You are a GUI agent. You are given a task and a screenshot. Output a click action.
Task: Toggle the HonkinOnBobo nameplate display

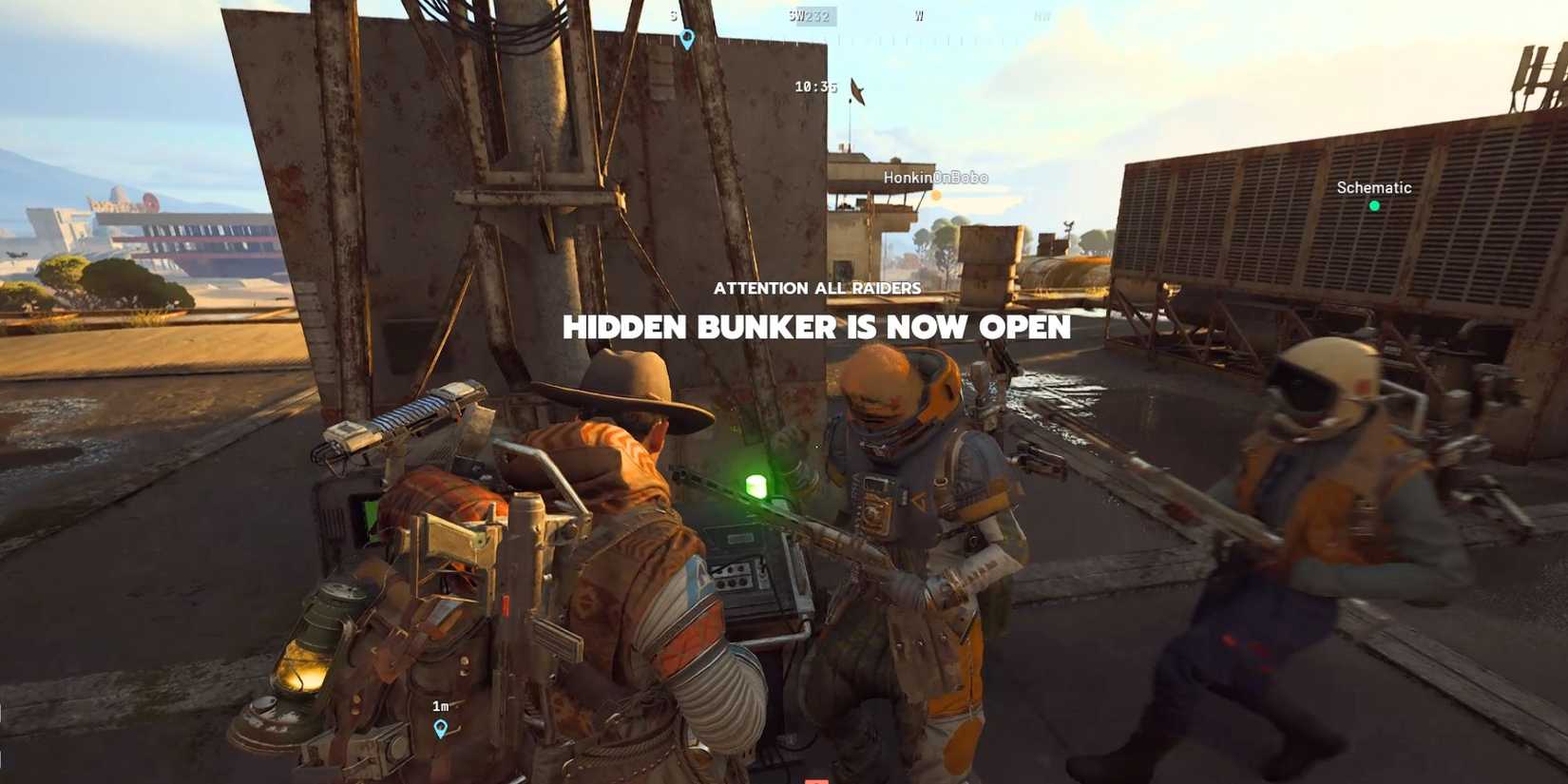click(x=936, y=177)
